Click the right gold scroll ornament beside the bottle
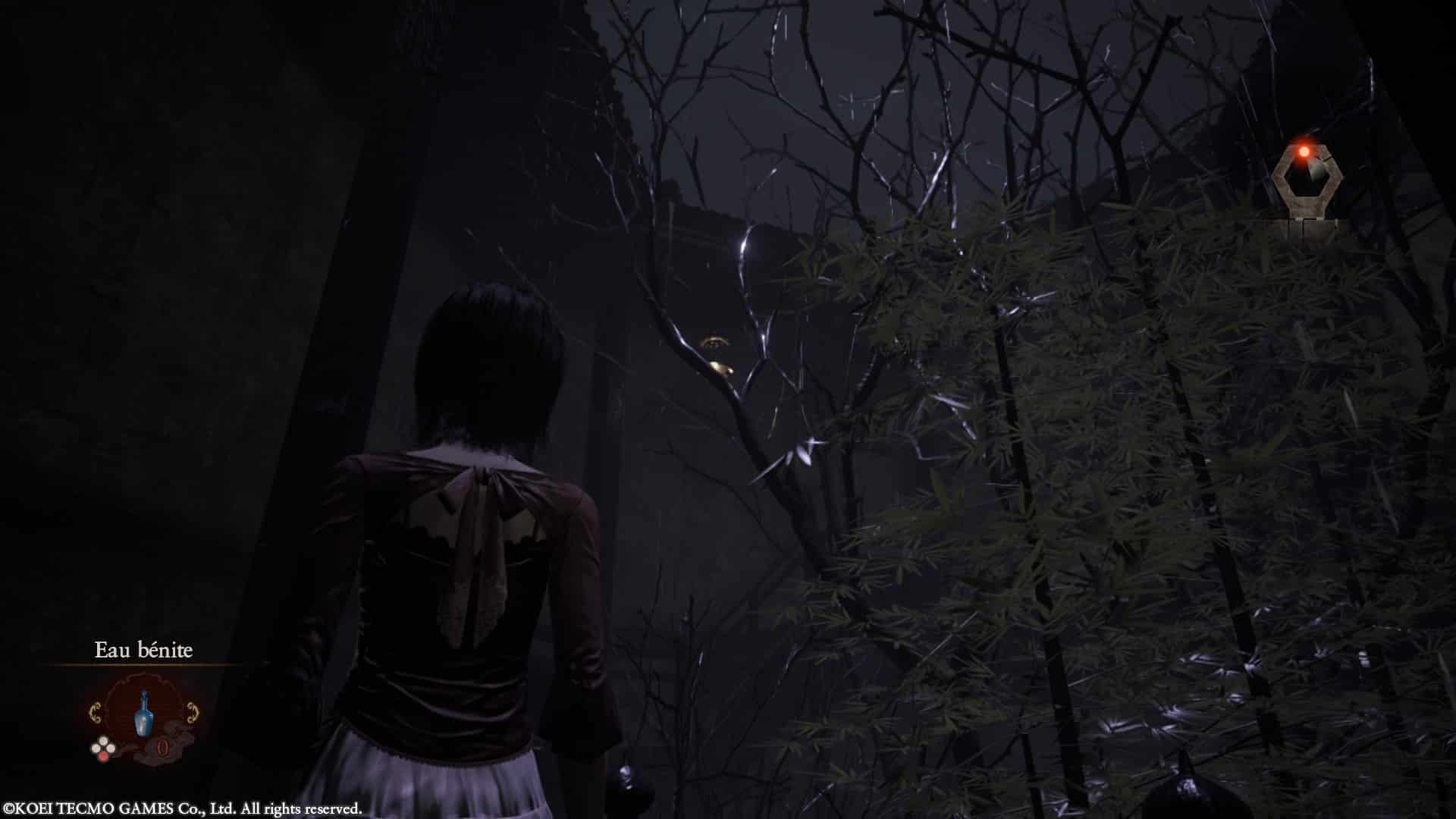The width and height of the screenshot is (1456, 819). click(x=192, y=712)
